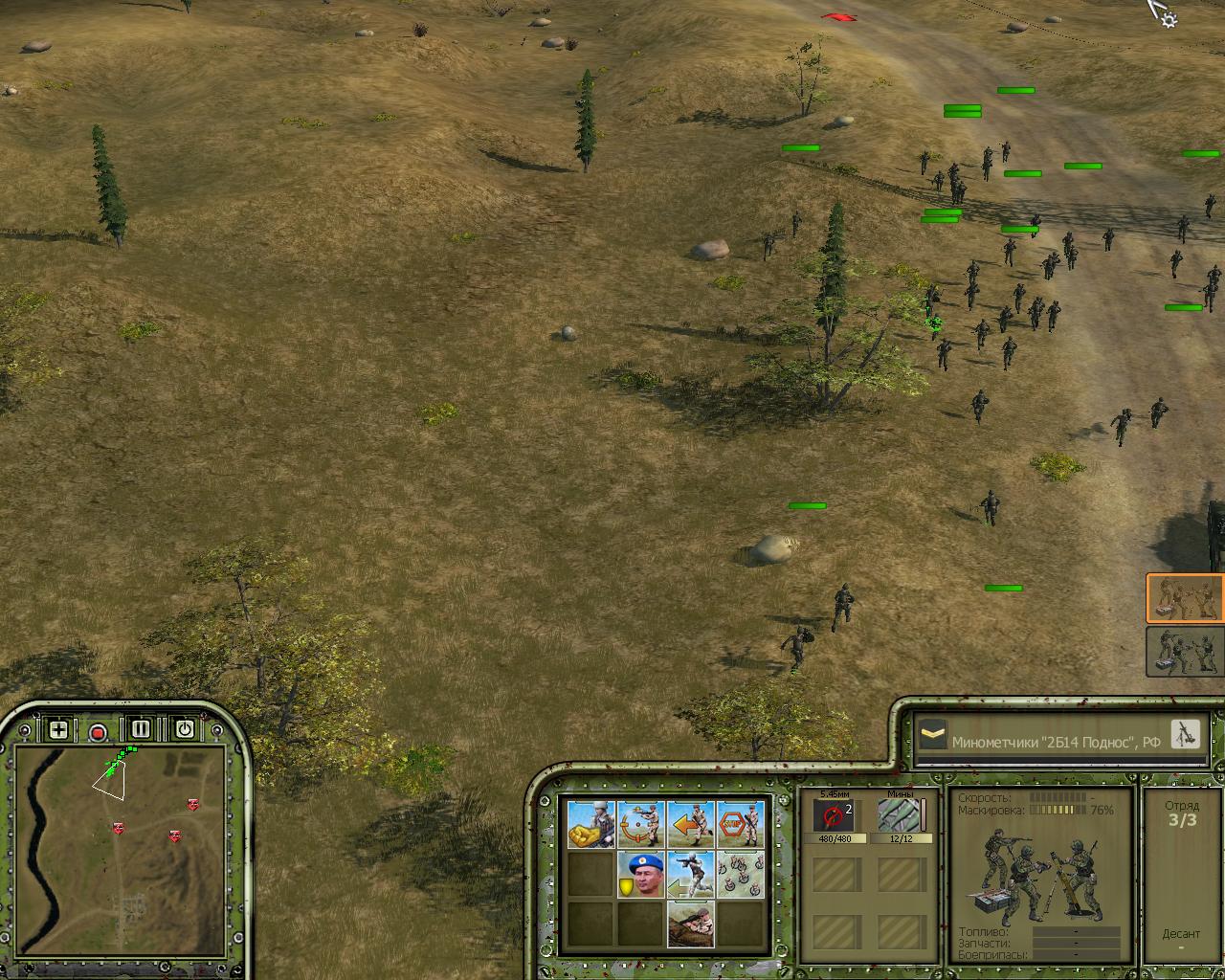Click the chevron rank insignia icon

932,736
